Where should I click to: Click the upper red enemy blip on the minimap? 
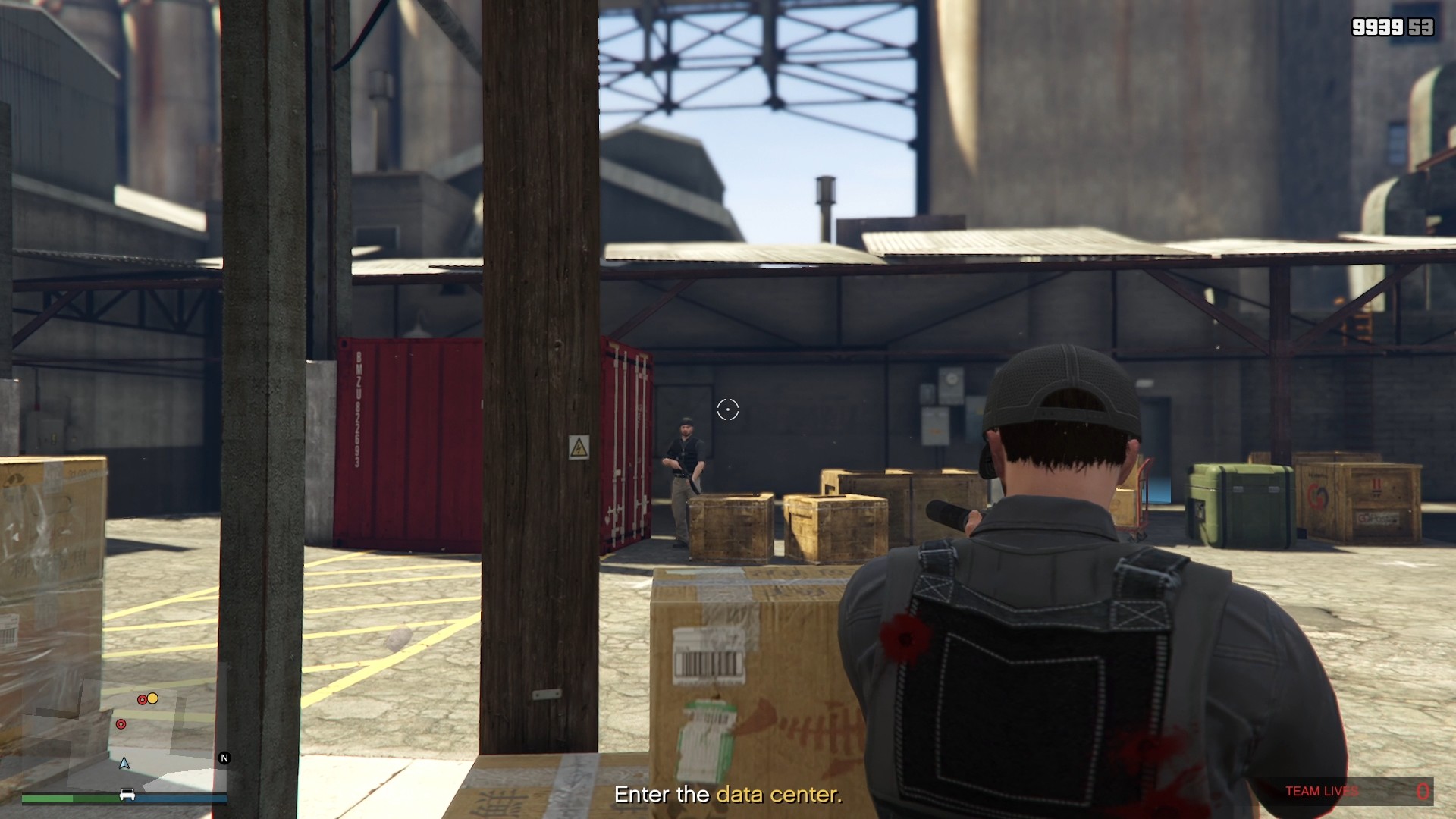coord(143,700)
